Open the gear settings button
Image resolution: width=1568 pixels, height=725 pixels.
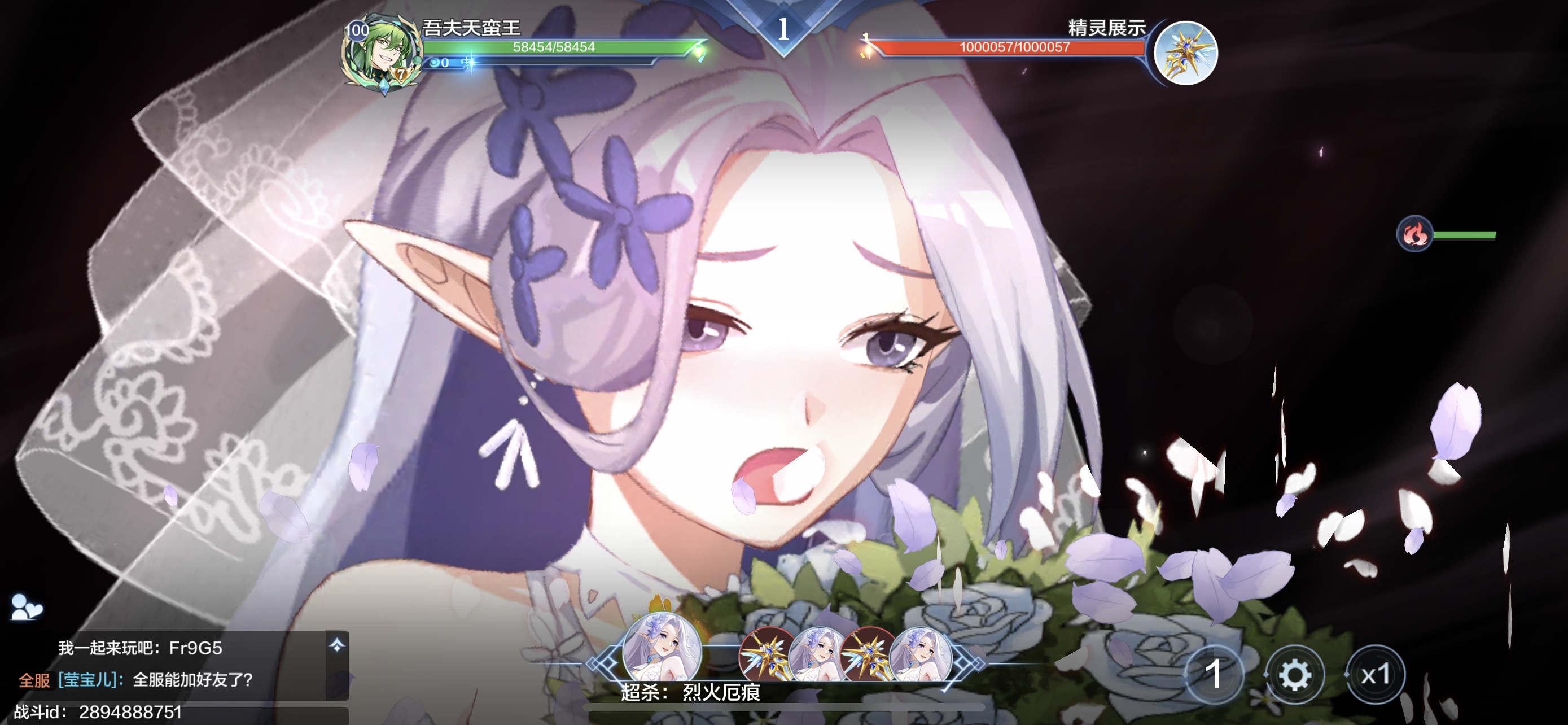tap(1294, 675)
